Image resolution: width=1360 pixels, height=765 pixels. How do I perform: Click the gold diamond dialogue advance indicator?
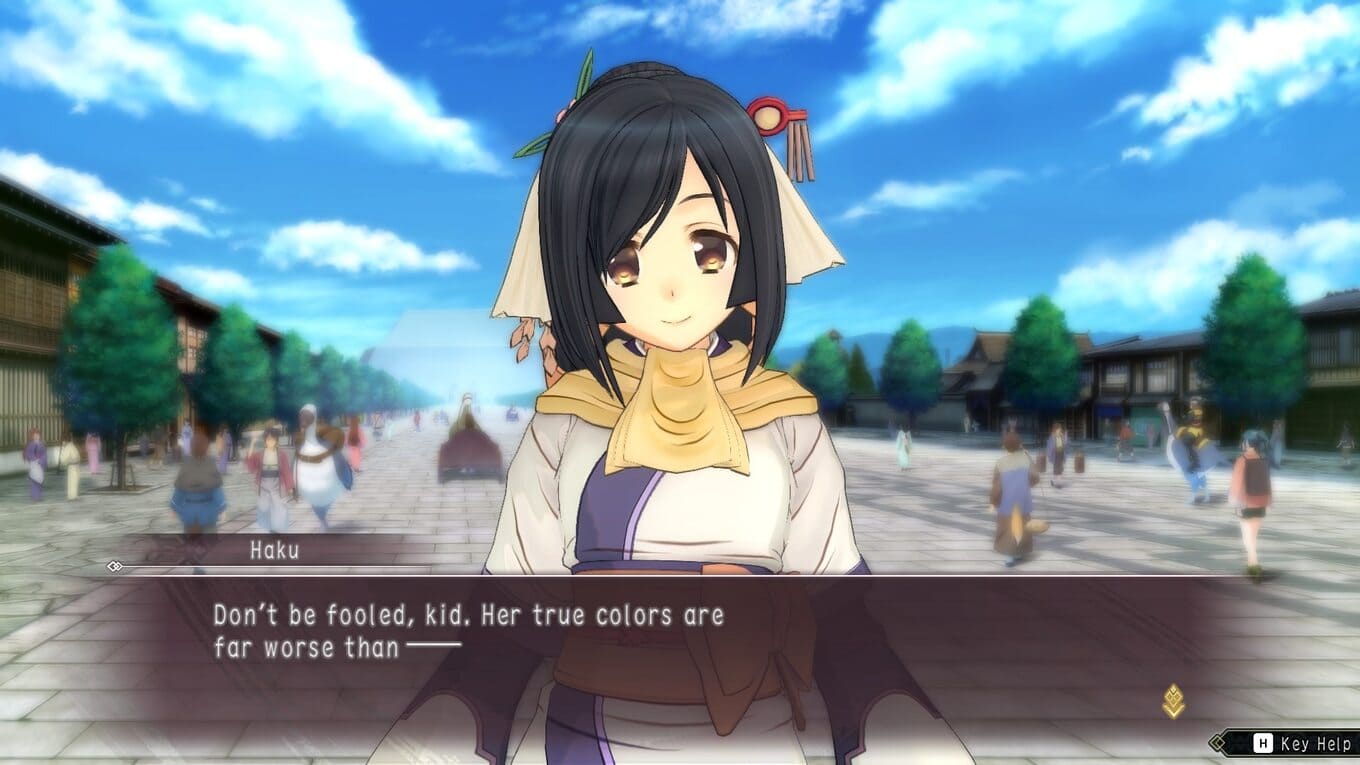[1174, 701]
